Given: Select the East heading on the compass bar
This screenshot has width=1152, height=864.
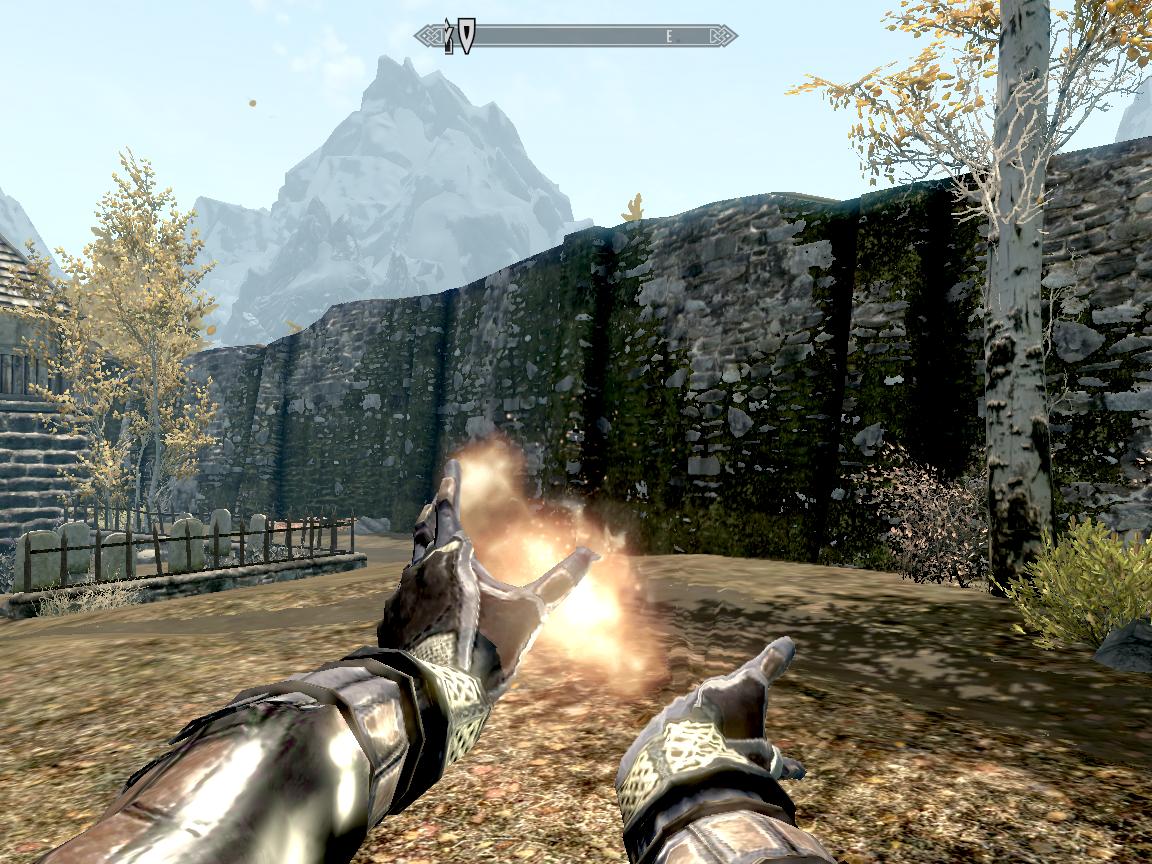Looking at the screenshot, I should [669, 36].
